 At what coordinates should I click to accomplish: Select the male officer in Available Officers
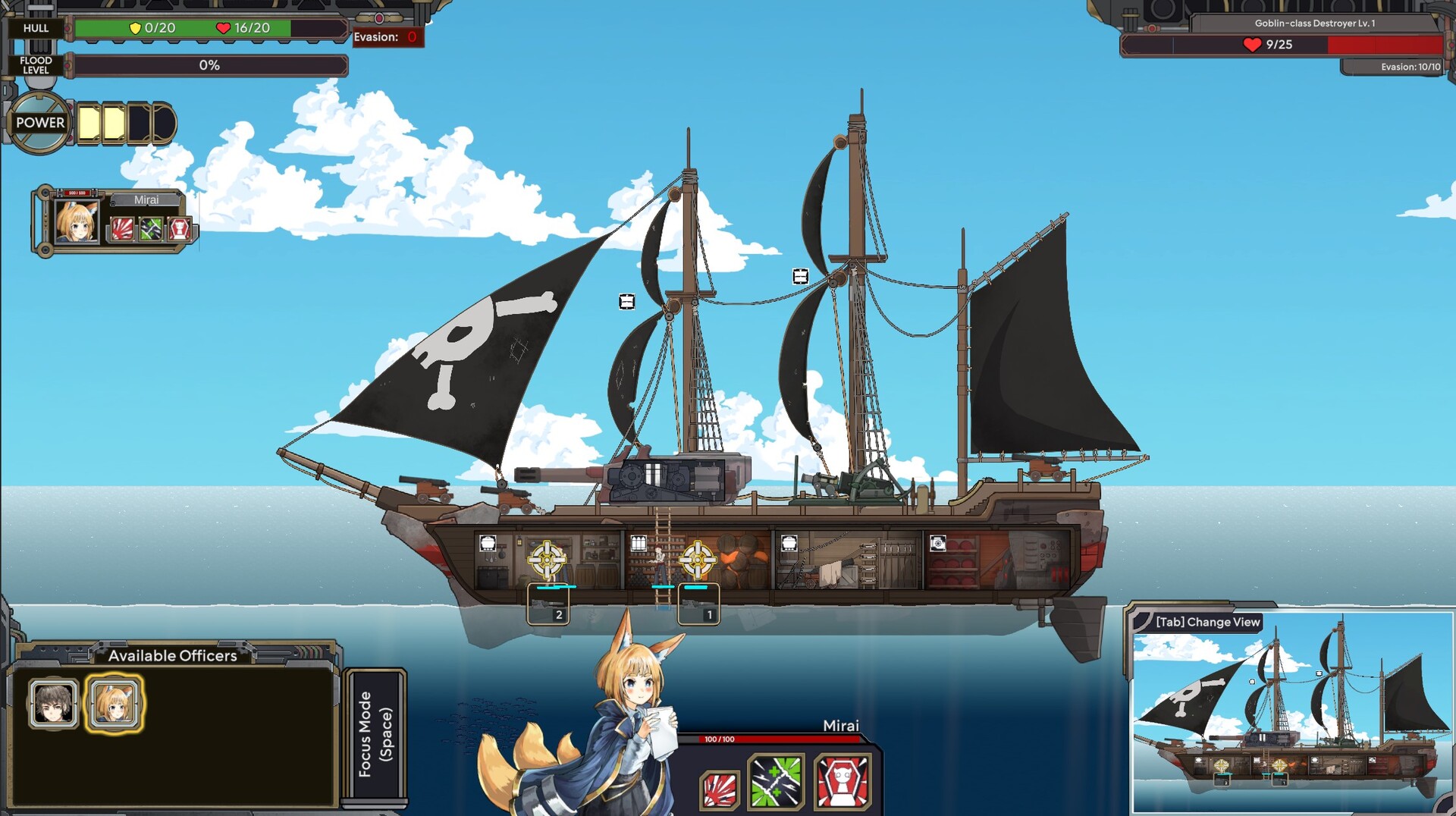point(52,703)
